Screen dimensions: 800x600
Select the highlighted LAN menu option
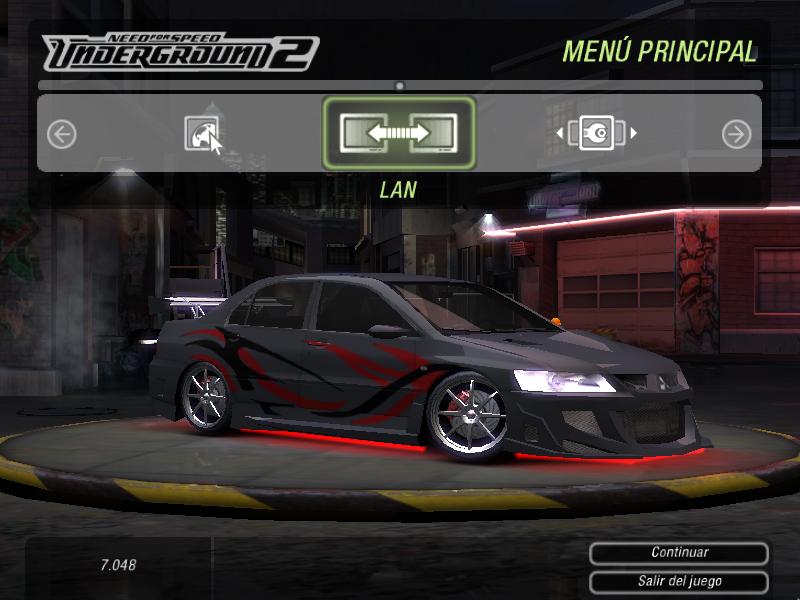[398, 133]
